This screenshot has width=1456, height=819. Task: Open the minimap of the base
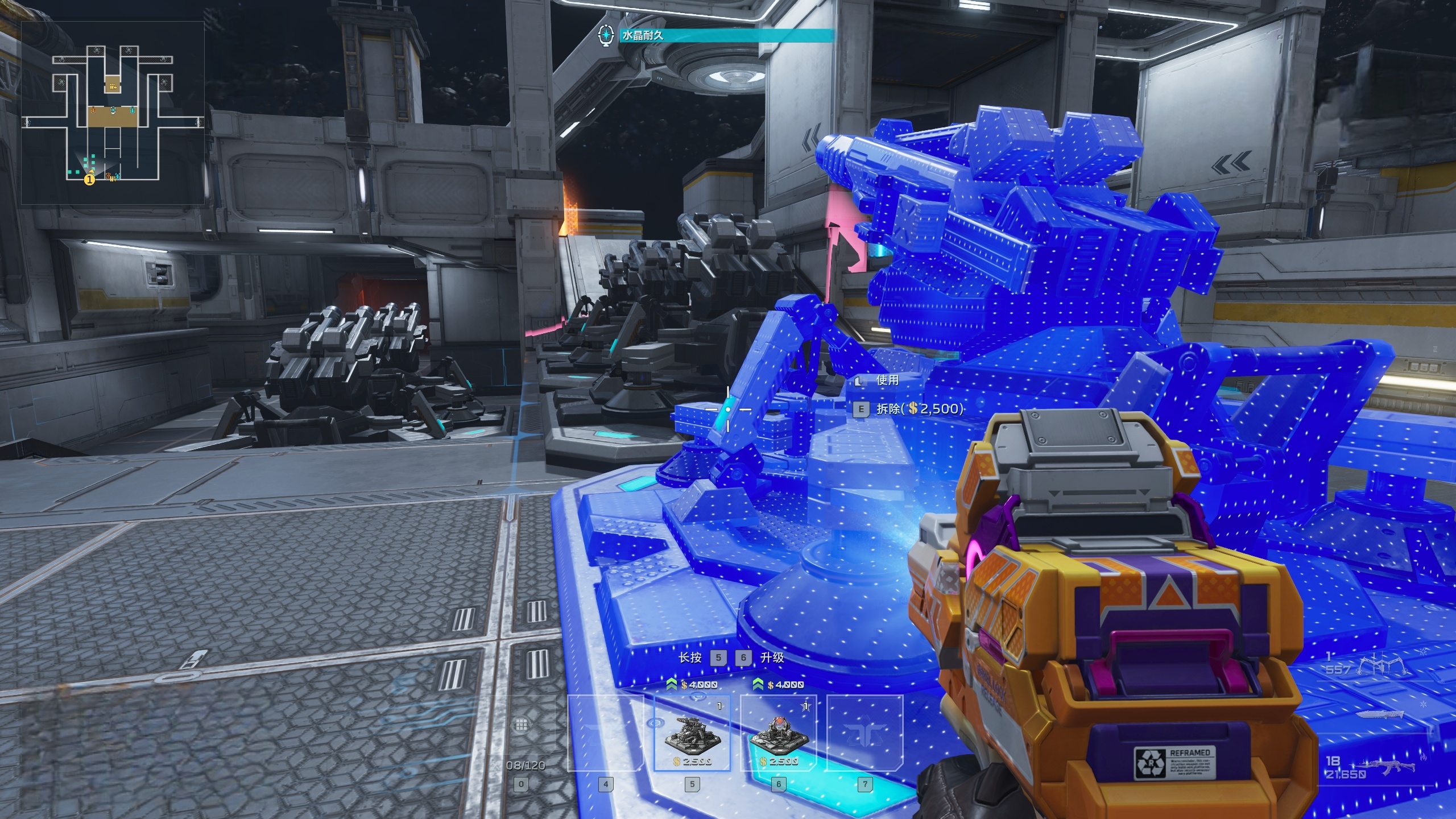[113, 113]
